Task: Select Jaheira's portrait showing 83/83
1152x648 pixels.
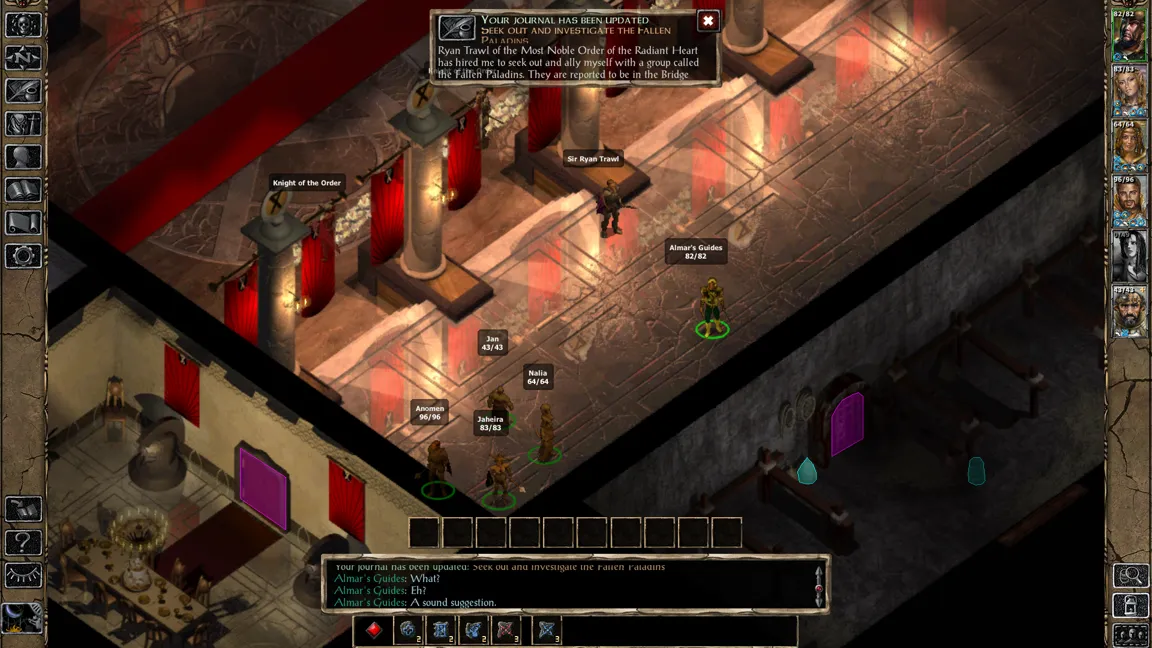Action: coord(1130,92)
